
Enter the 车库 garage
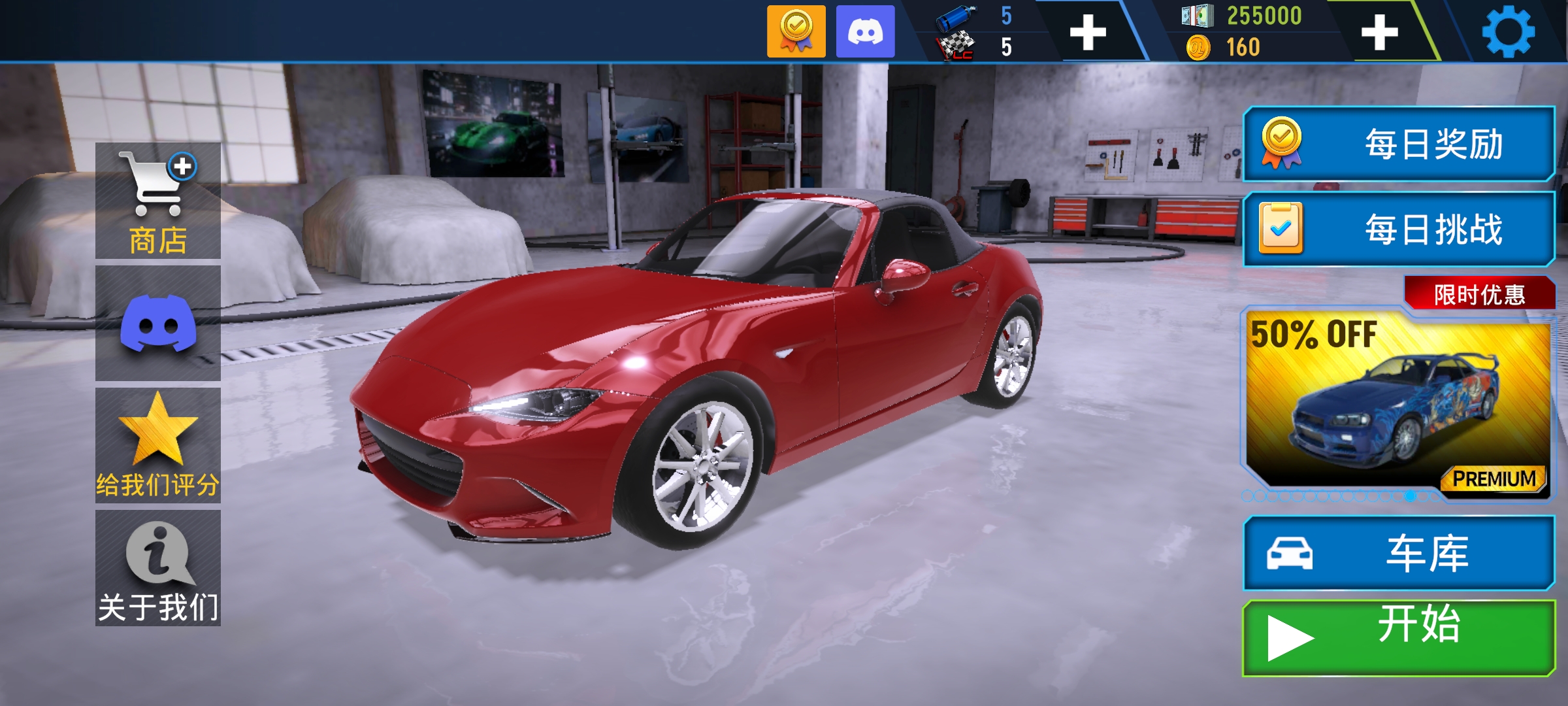pyautogui.click(x=1398, y=553)
